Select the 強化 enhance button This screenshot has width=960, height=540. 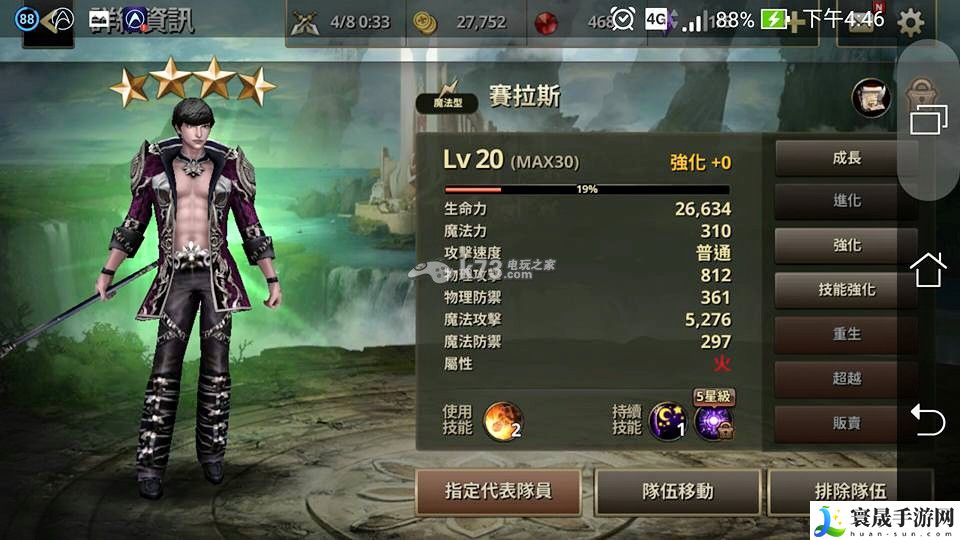[846, 245]
